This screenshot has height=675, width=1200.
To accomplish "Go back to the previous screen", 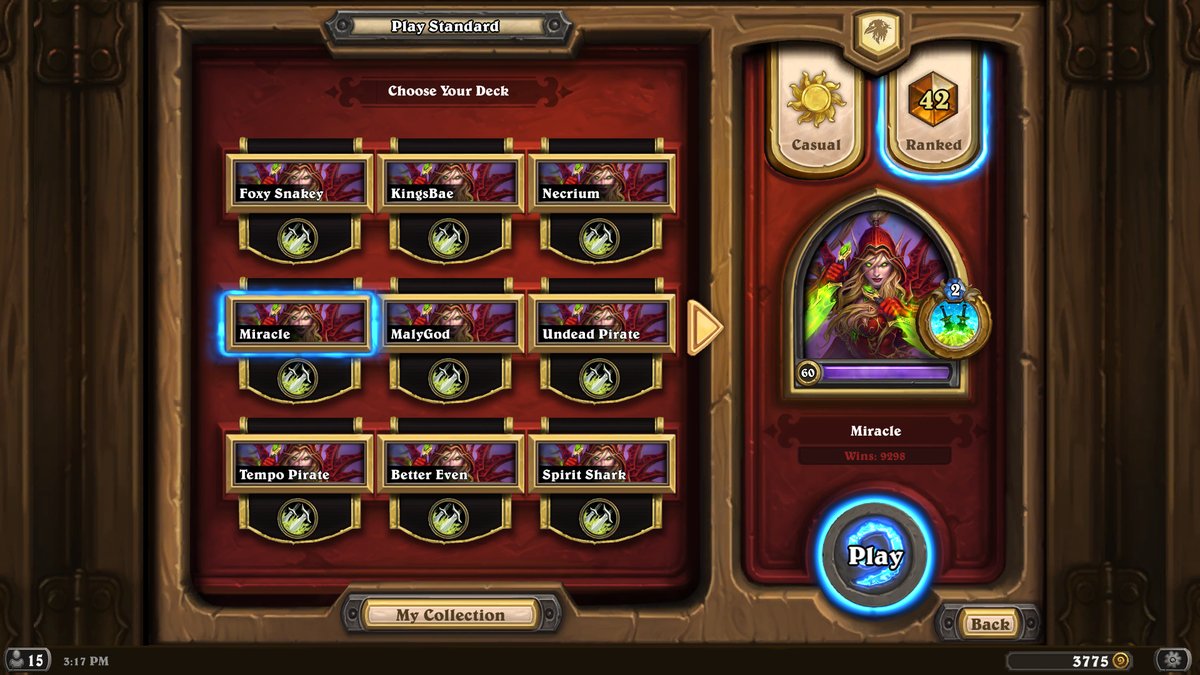I will click(x=989, y=624).
